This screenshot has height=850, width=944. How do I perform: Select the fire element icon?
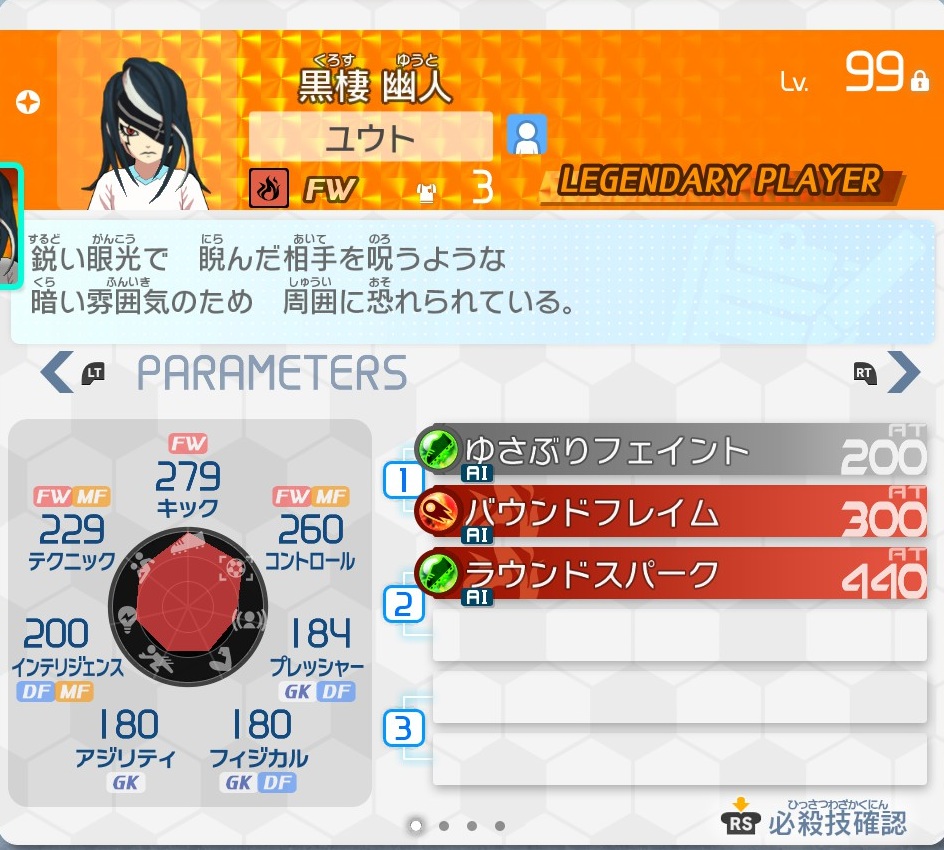click(268, 187)
